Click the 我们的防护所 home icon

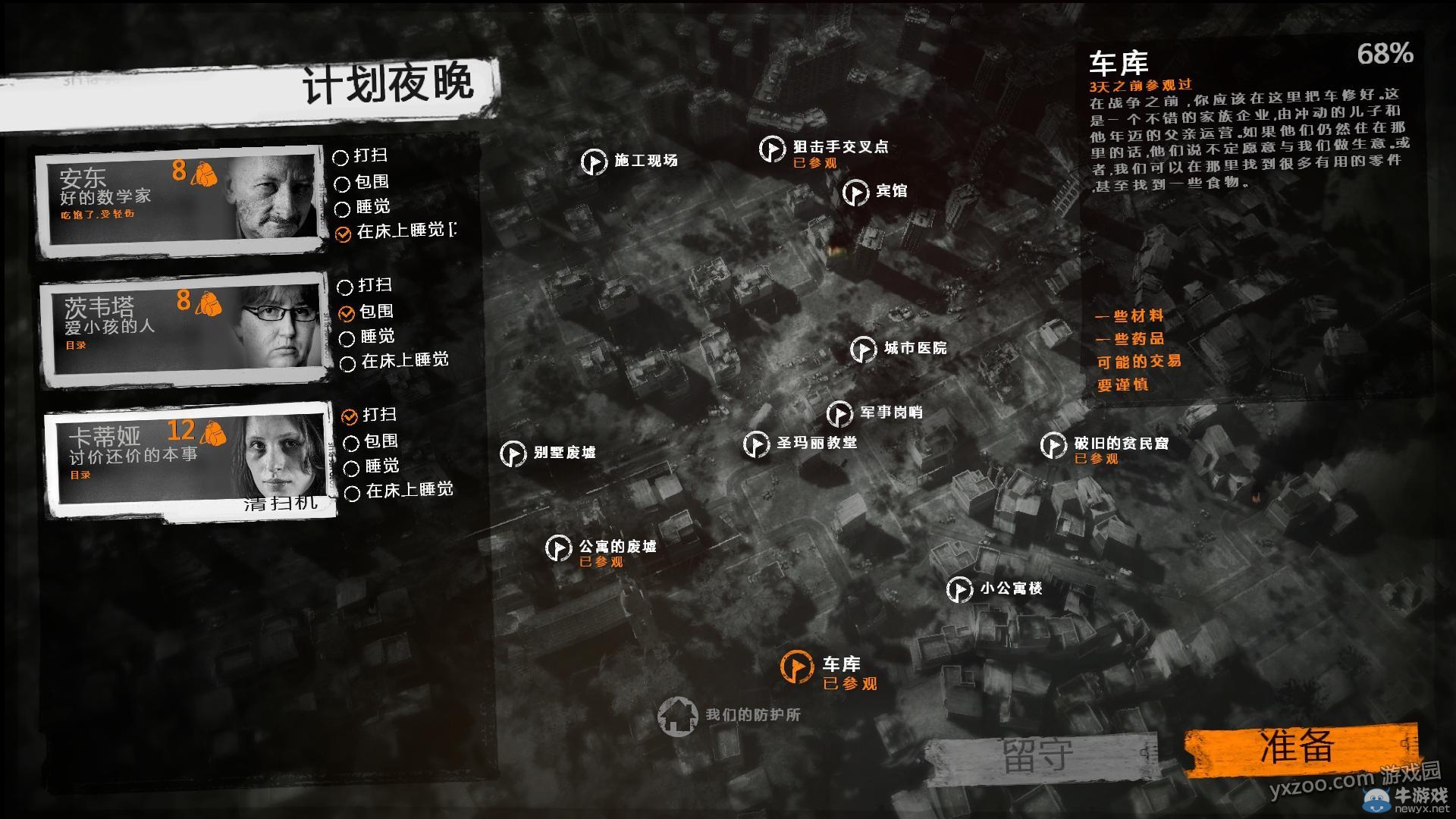coord(679,717)
